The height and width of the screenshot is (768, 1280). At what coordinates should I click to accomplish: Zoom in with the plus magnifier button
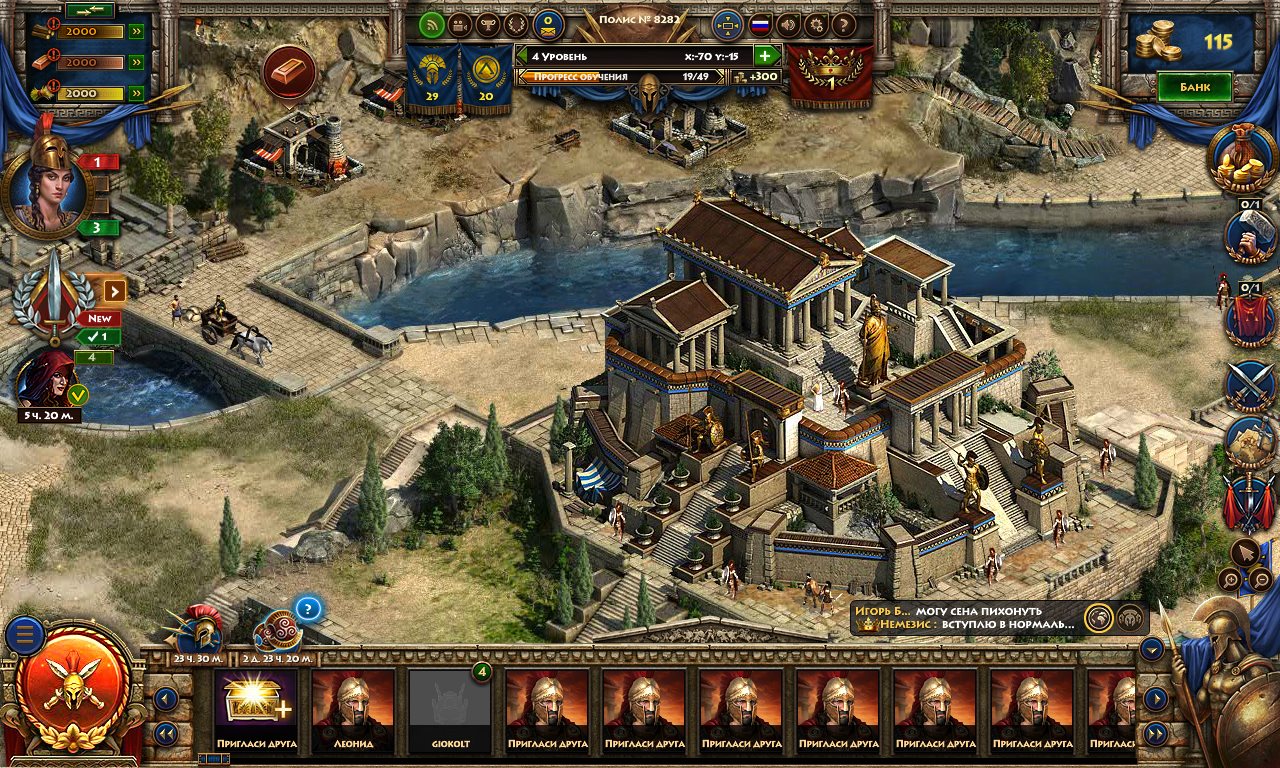coord(1229,579)
